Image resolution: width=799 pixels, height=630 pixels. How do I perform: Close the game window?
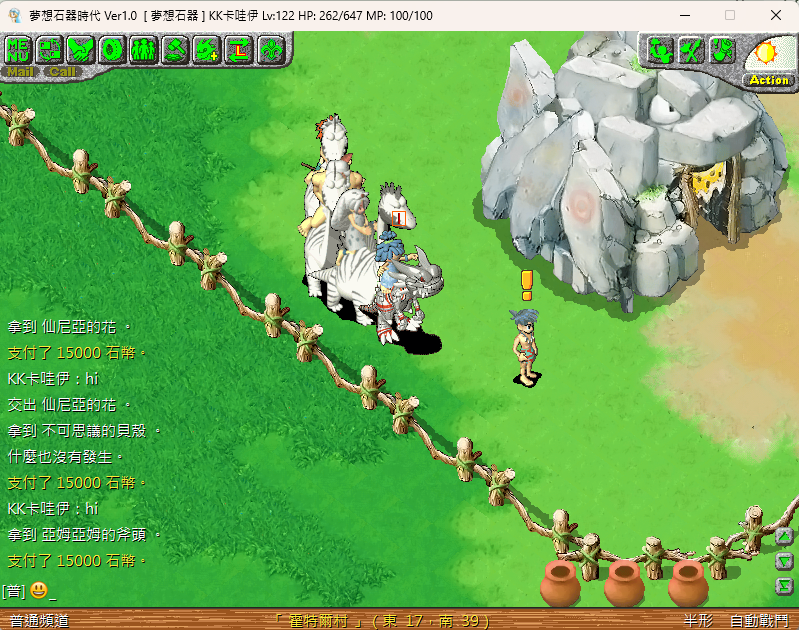[775, 15]
